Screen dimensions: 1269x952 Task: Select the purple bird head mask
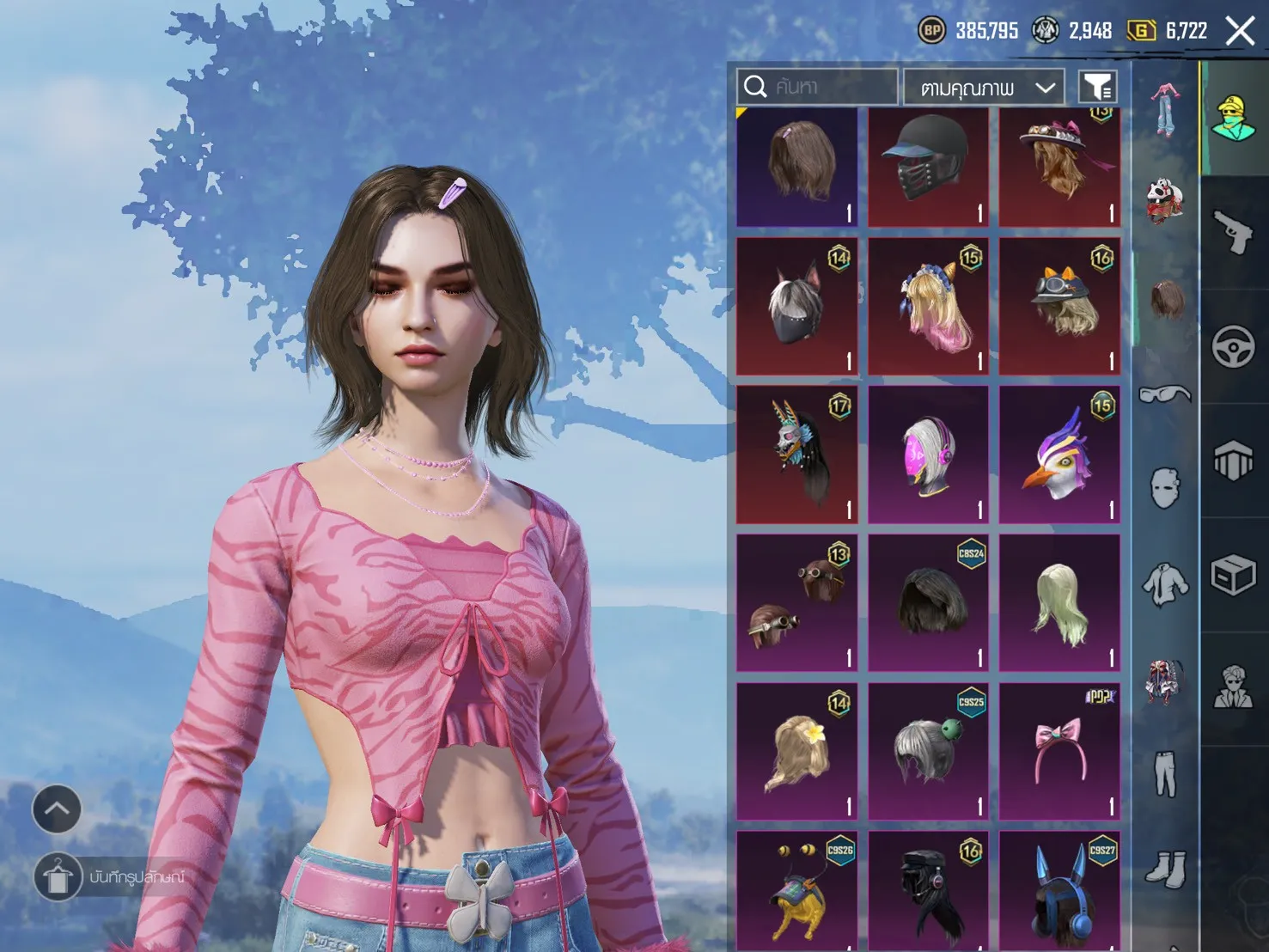(1059, 455)
